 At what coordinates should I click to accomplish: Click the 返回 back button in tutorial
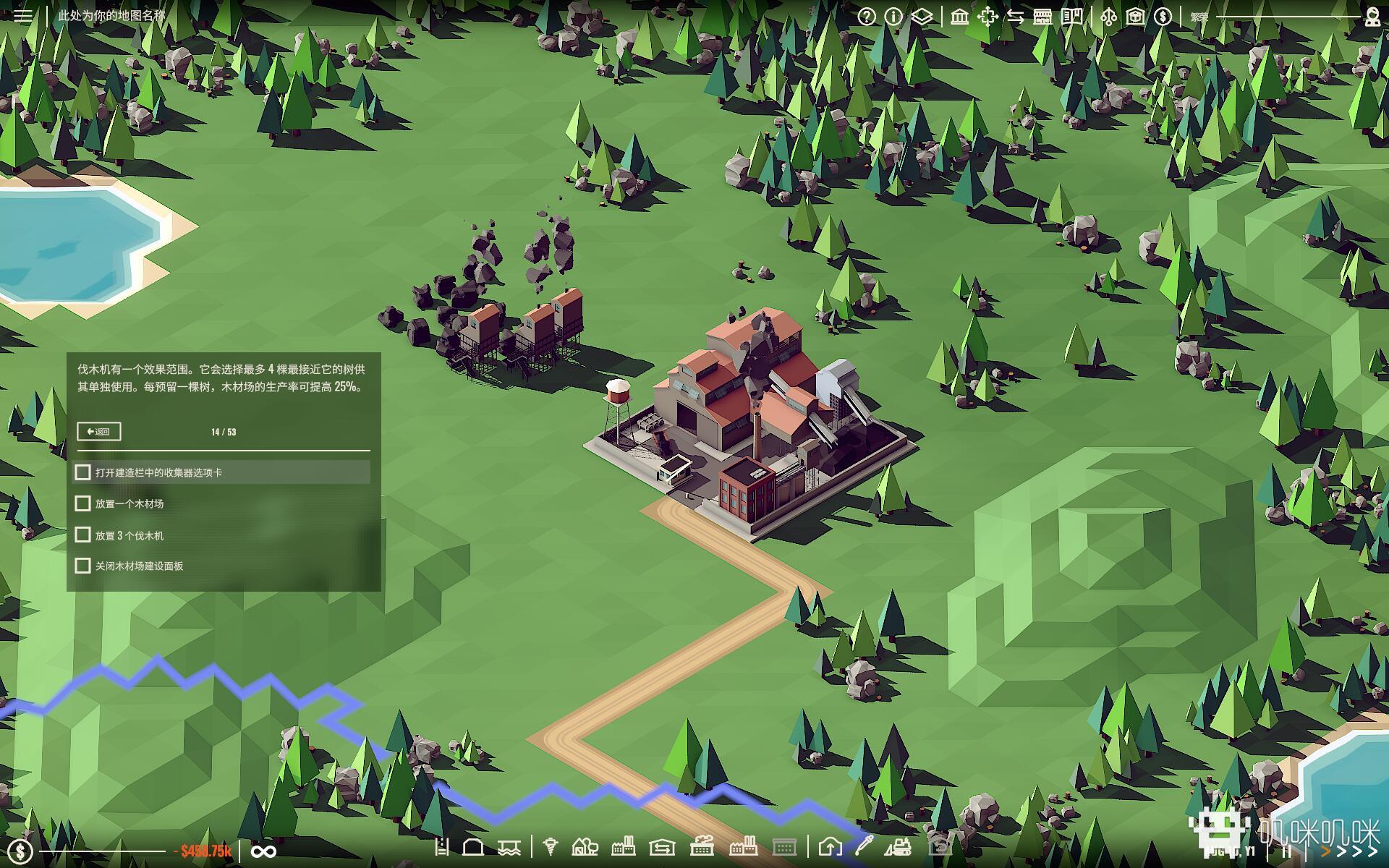point(98,432)
